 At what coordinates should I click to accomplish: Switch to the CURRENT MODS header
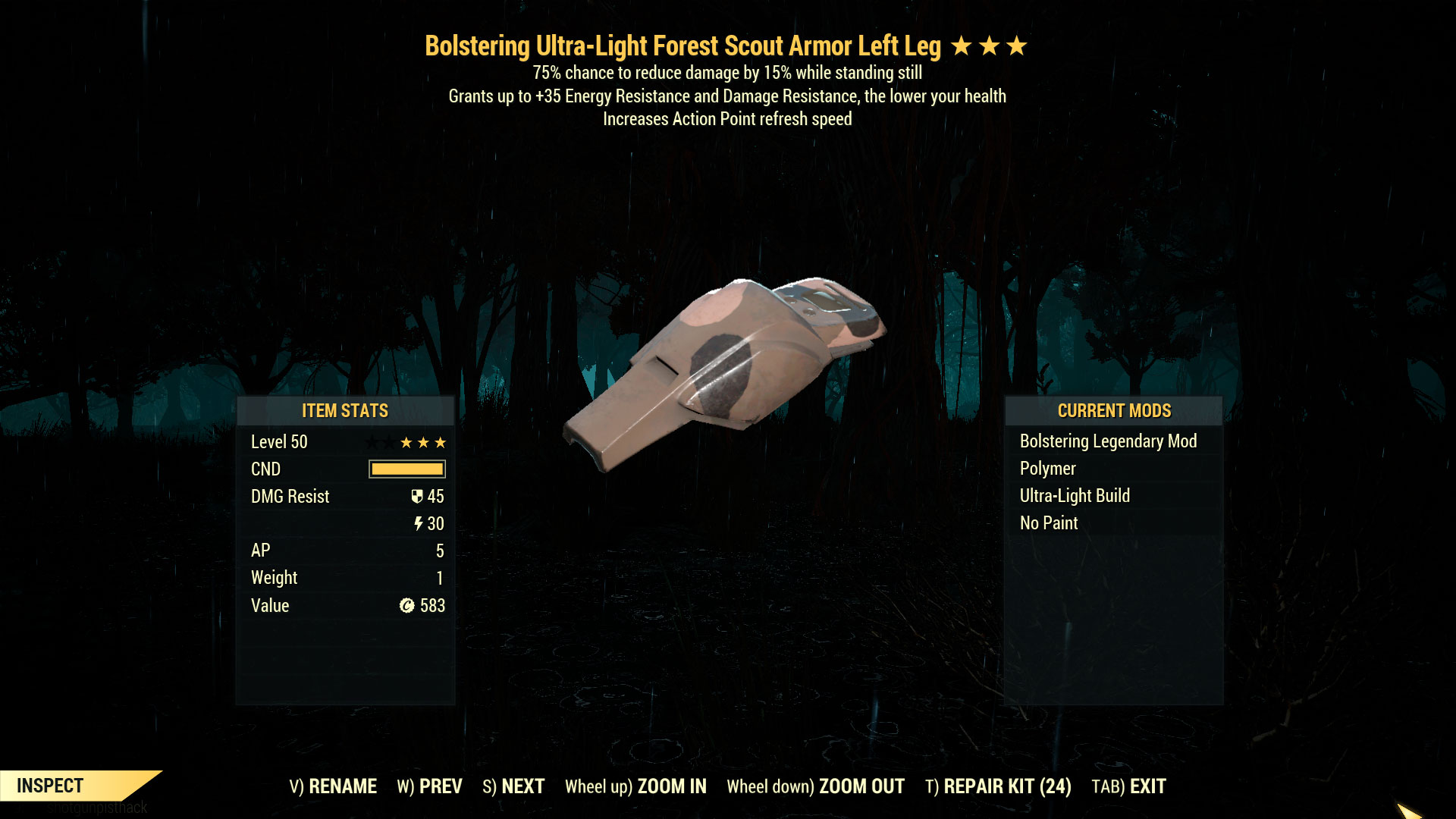1114,410
